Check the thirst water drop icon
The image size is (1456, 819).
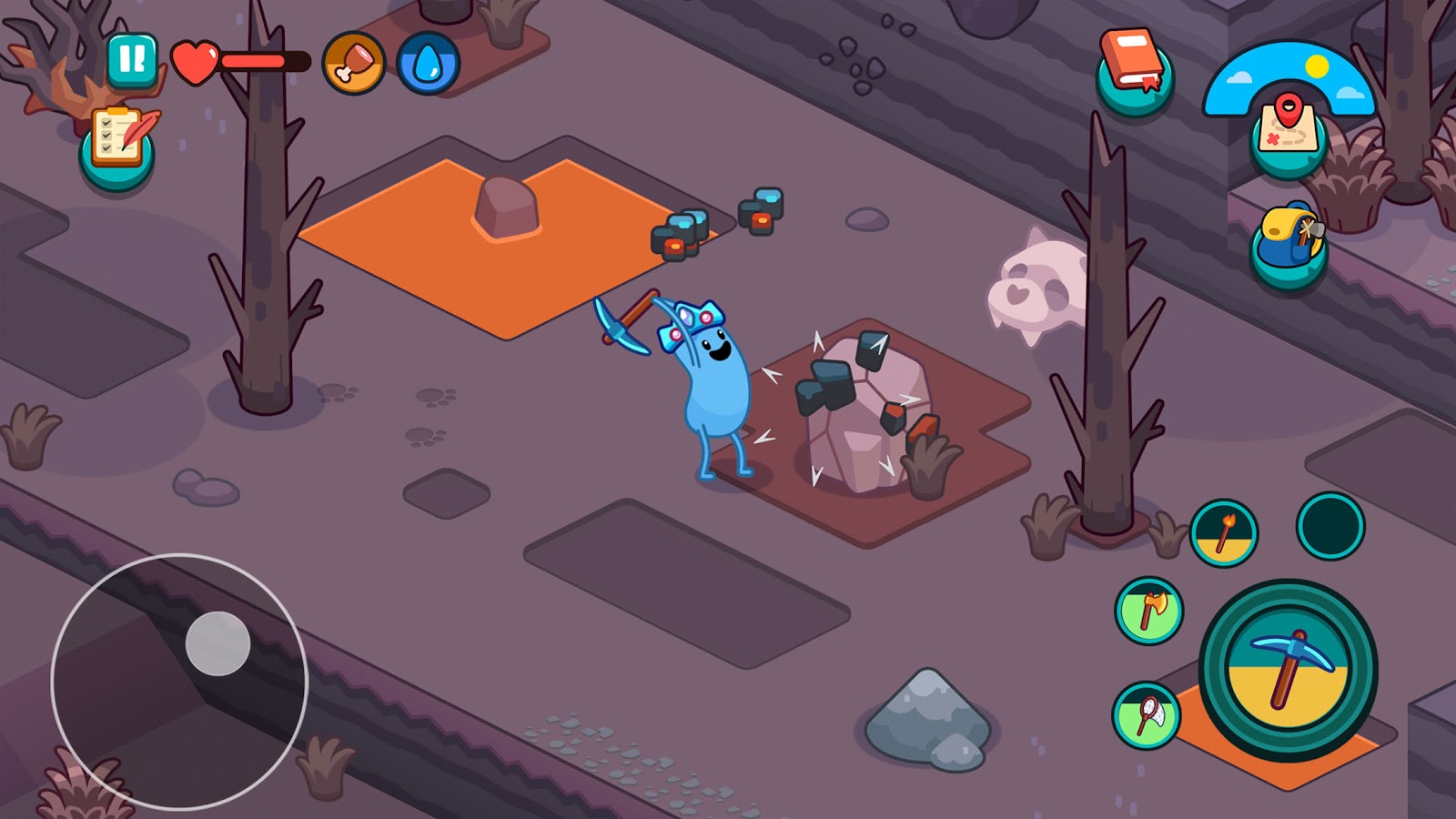tap(428, 63)
